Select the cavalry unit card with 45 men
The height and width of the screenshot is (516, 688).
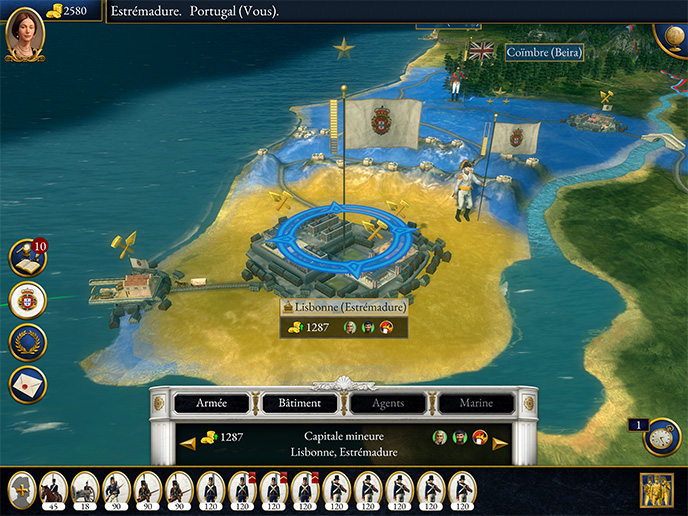coord(53,489)
